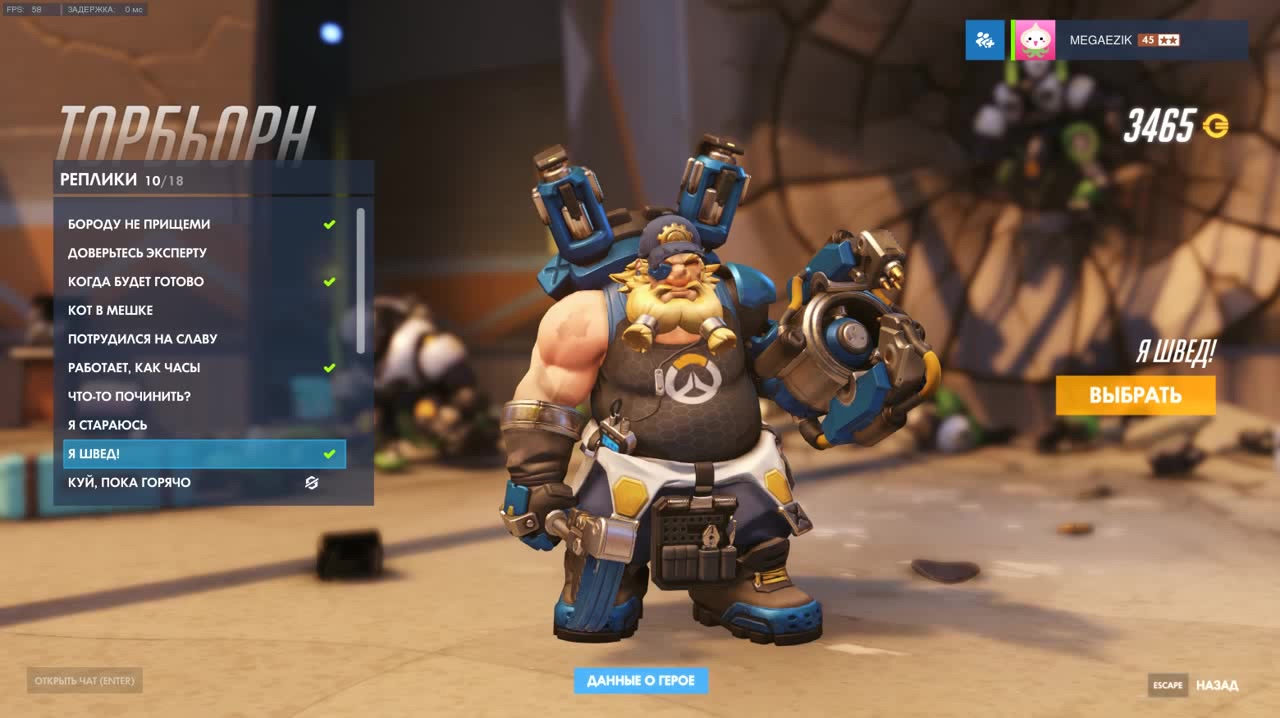Select the 'Бороду не прищеми' voice line

(139, 224)
